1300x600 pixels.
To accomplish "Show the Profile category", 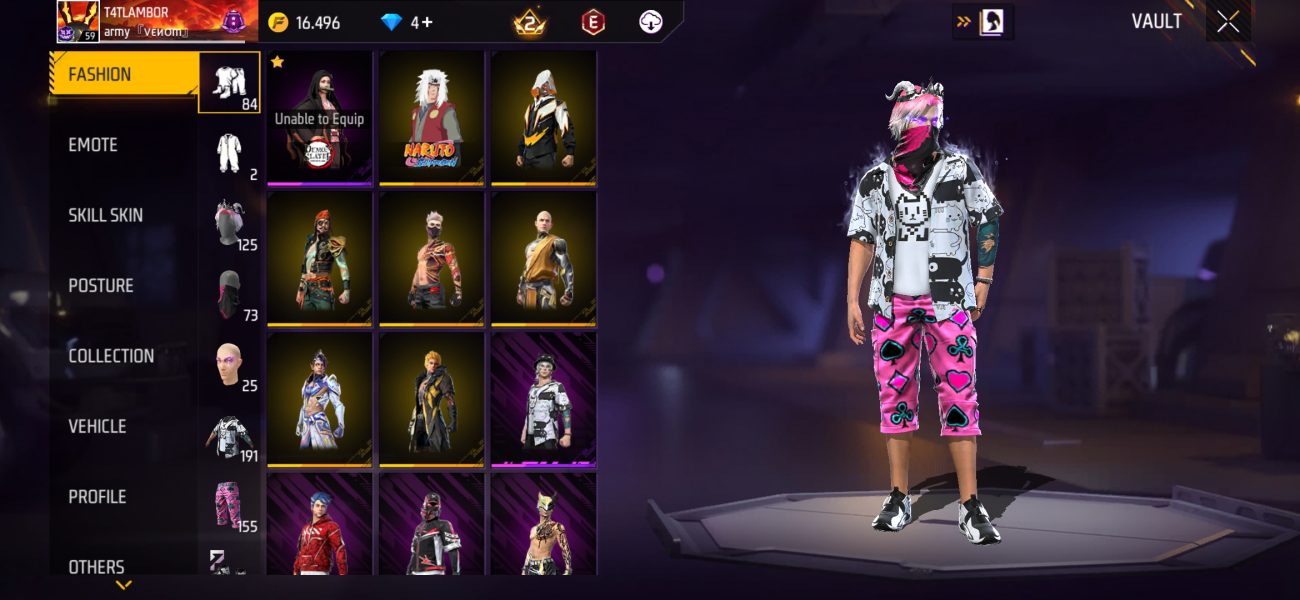I will pyautogui.click(x=97, y=497).
